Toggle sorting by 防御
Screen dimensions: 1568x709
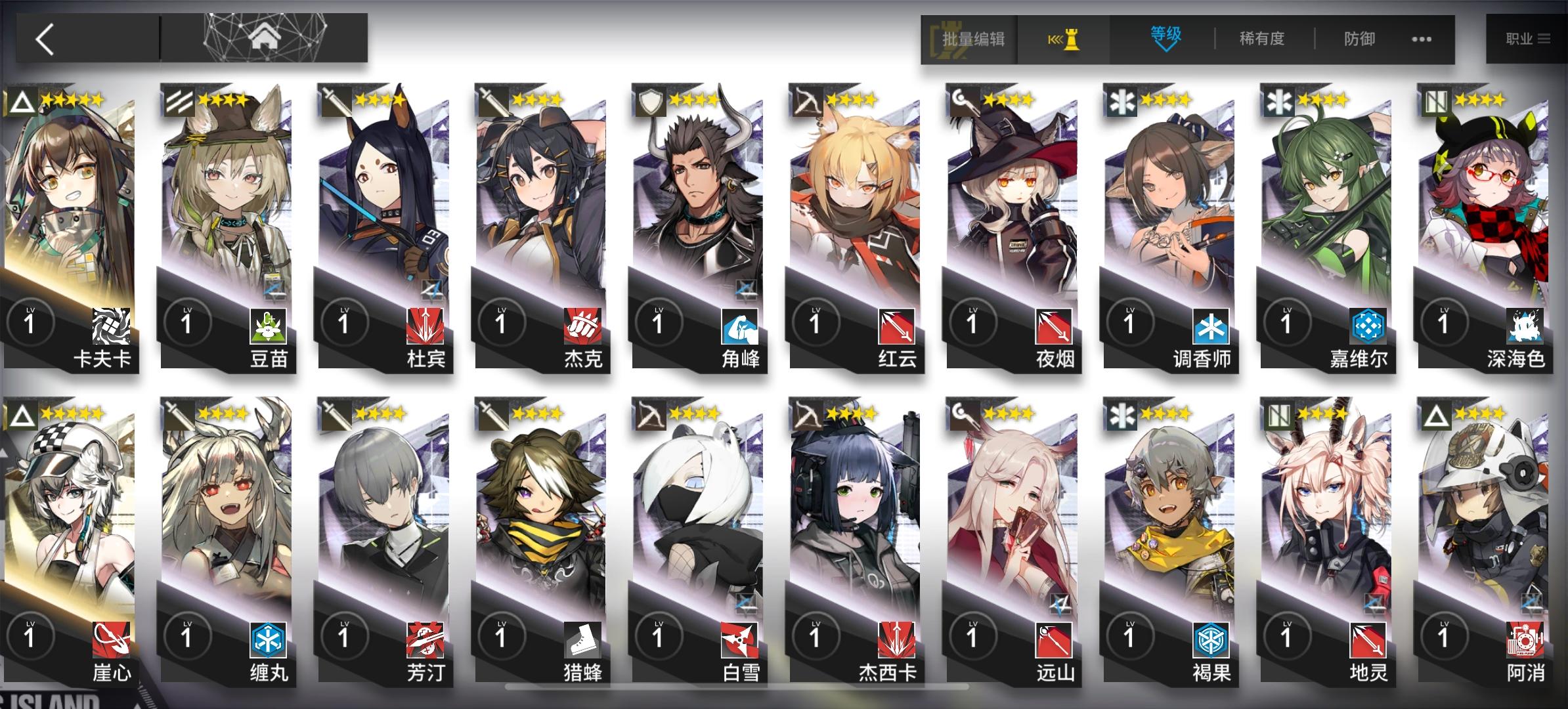[1358, 39]
